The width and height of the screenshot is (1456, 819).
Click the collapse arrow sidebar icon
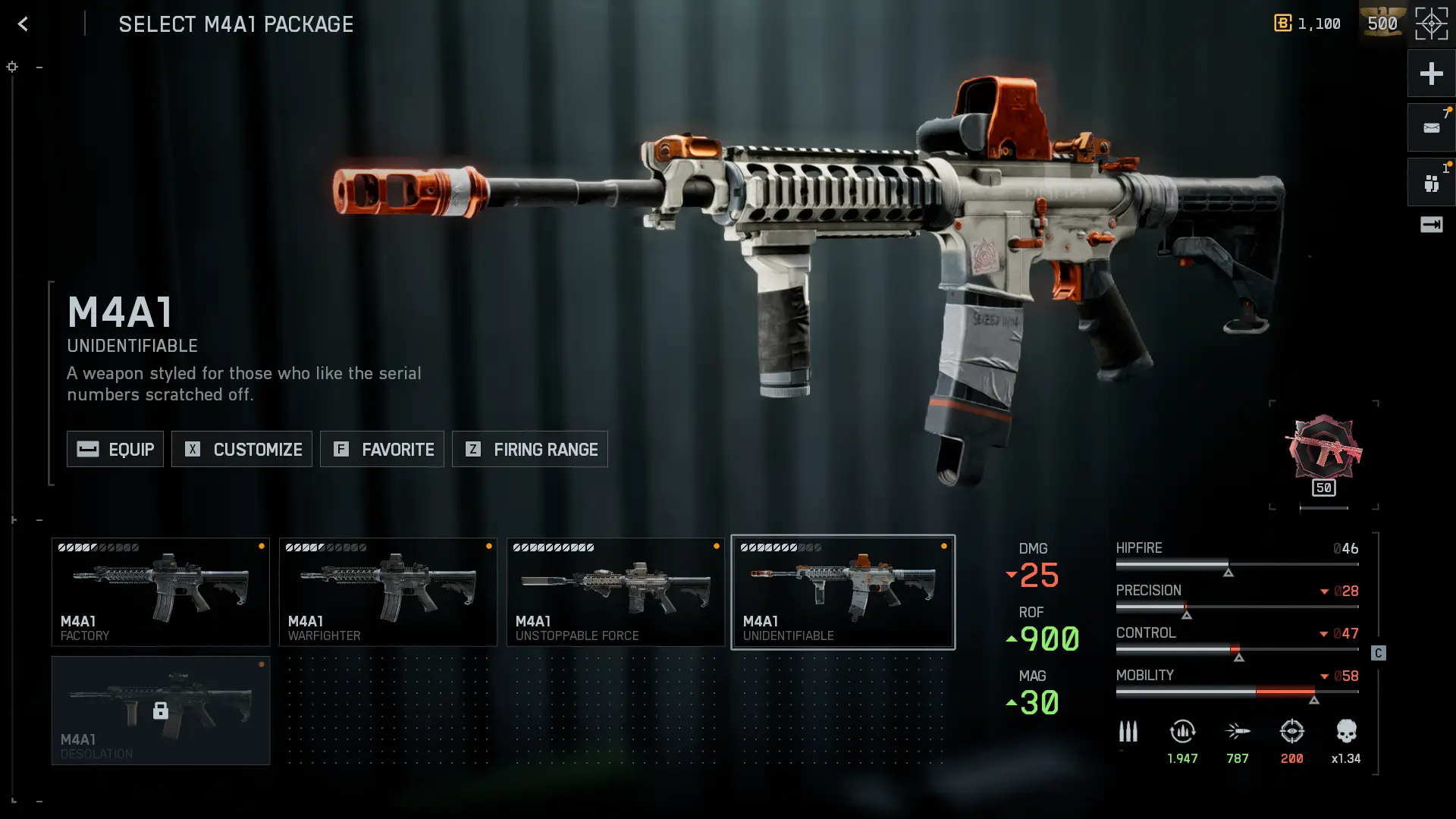coord(1431,224)
